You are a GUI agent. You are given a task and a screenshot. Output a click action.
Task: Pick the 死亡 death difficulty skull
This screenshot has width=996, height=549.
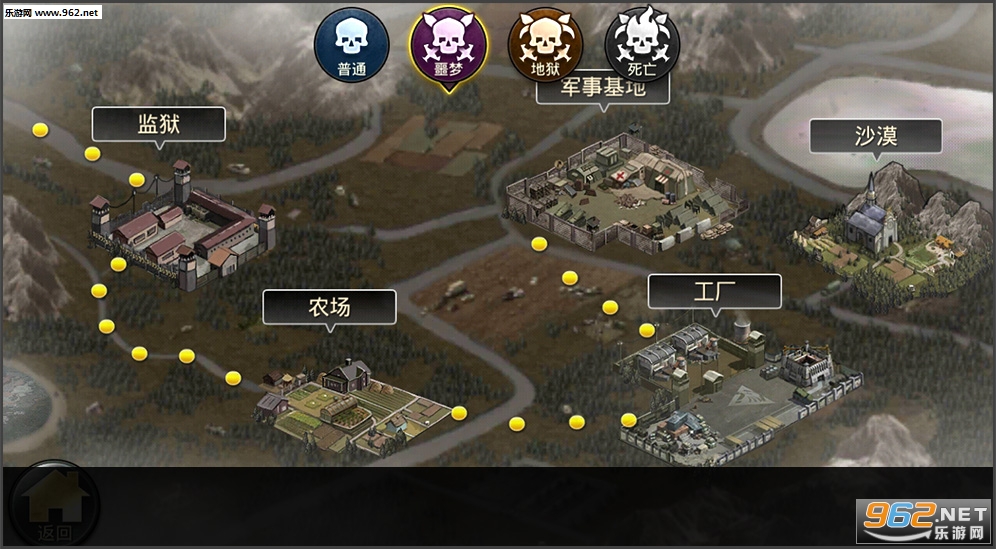coord(642,46)
